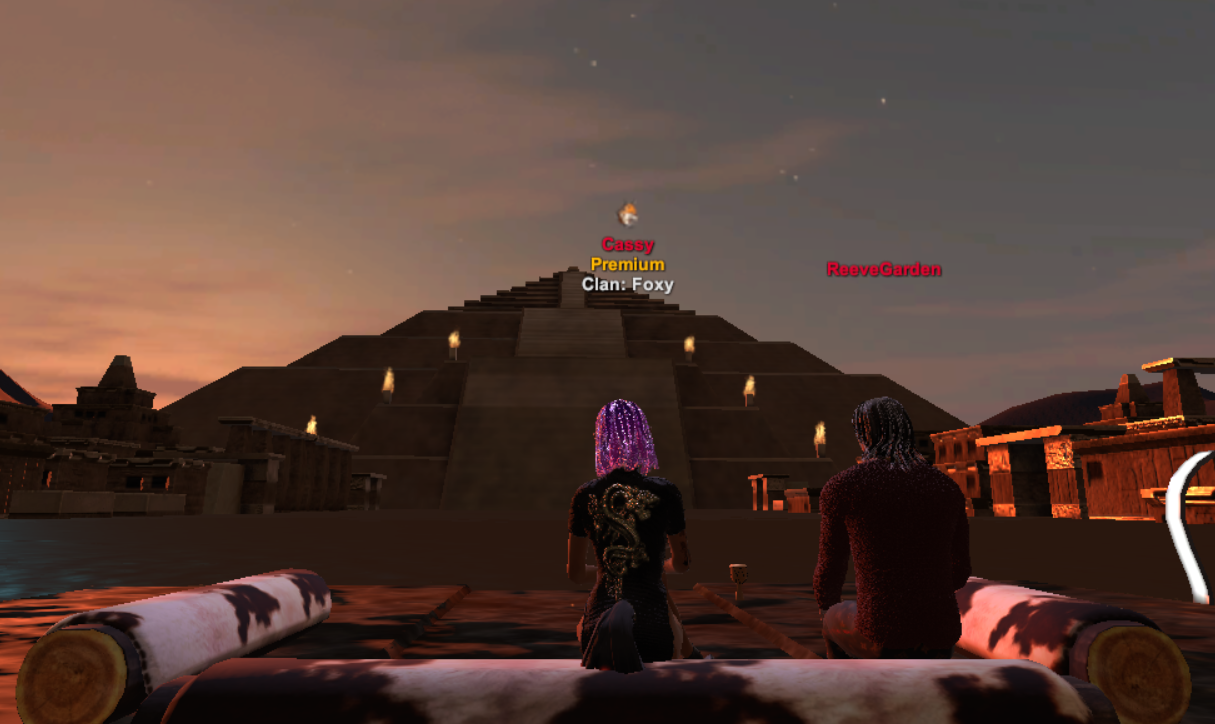Select the ReeveGarden player nameplate

pyautogui.click(x=883, y=269)
